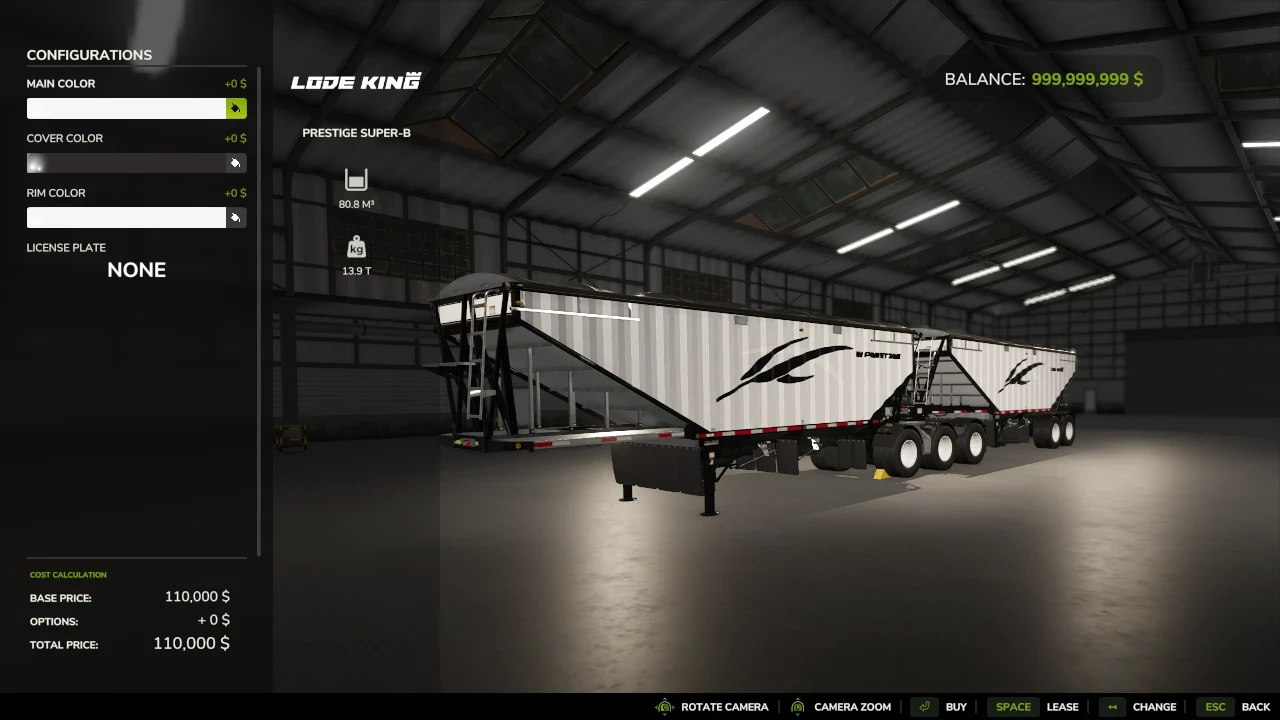Select the white Main Color swatch bar
Image resolution: width=1280 pixels, height=720 pixels.
(126, 108)
